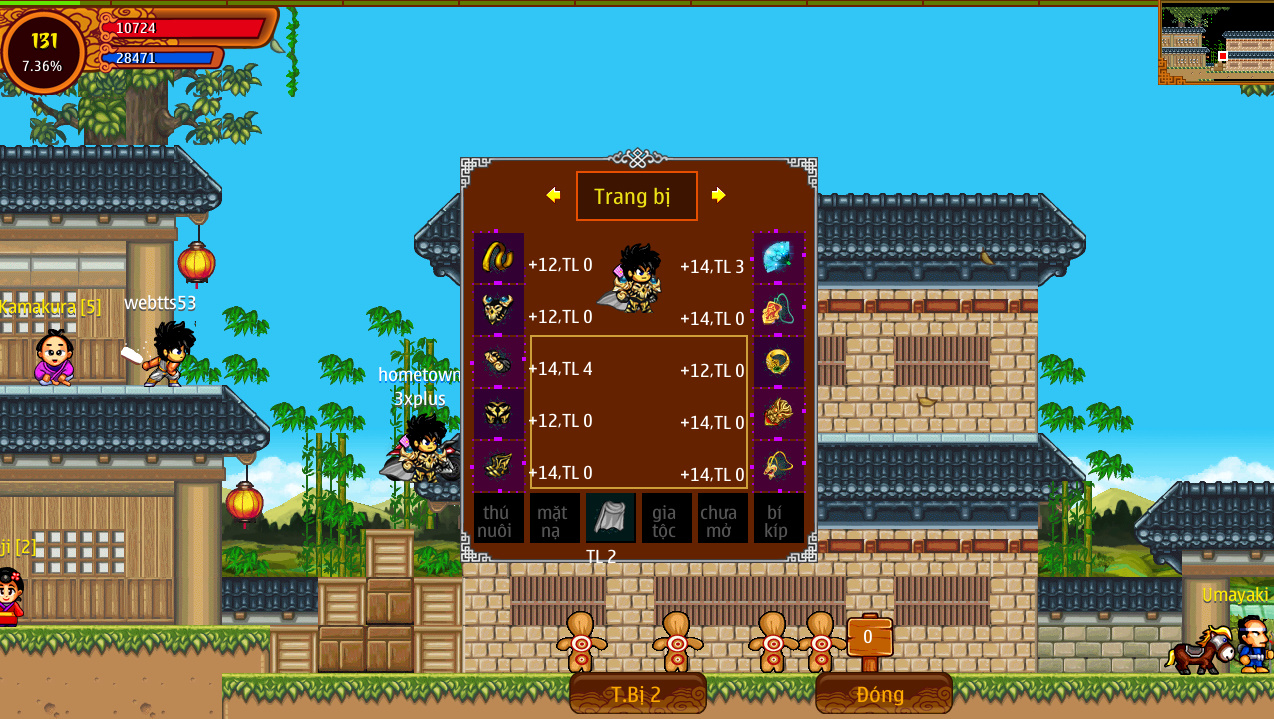Pick the golden chest armor slot
The width and height of the screenshot is (1274, 719).
[x=498, y=414]
